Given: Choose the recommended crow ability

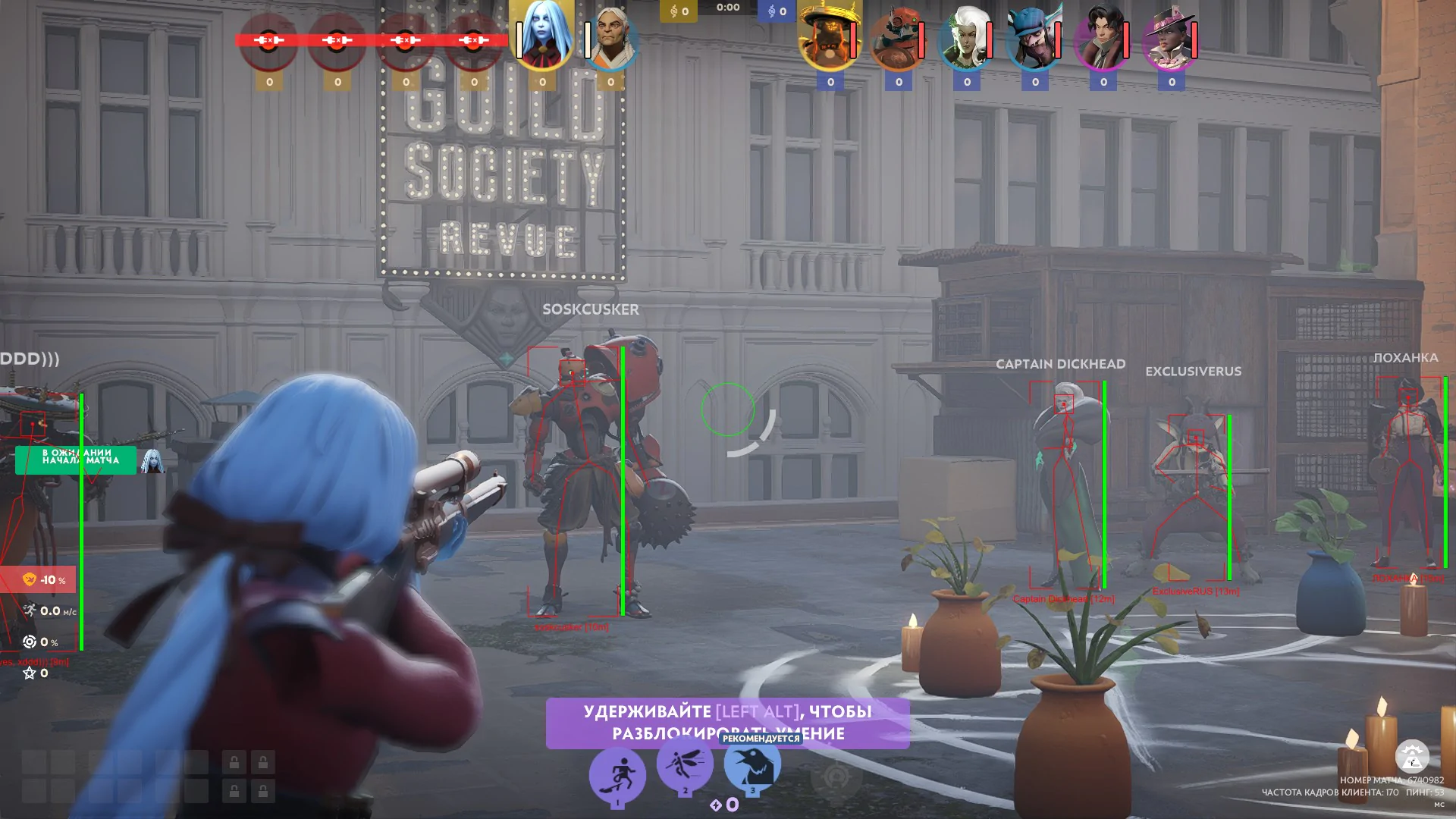Looking at the screenshot, I should click(x=752, y=764).
